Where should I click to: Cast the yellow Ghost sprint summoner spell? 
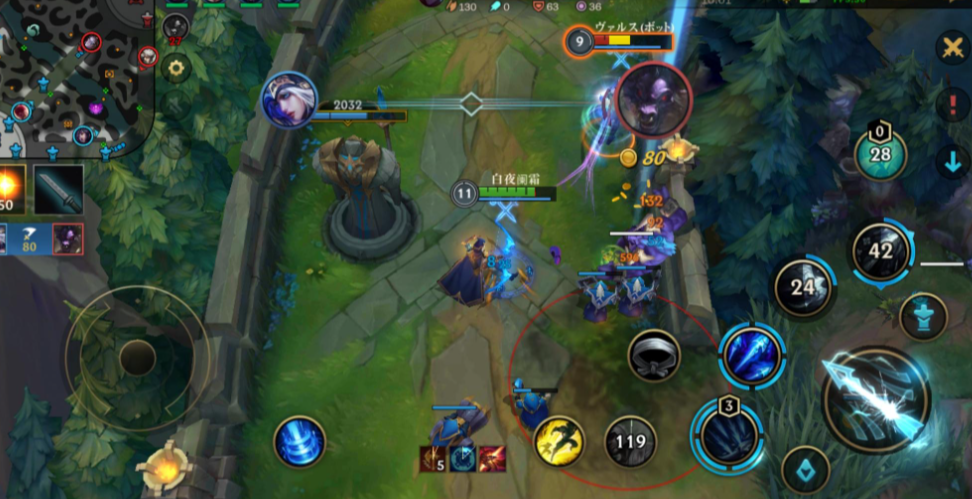click(559, 441)
